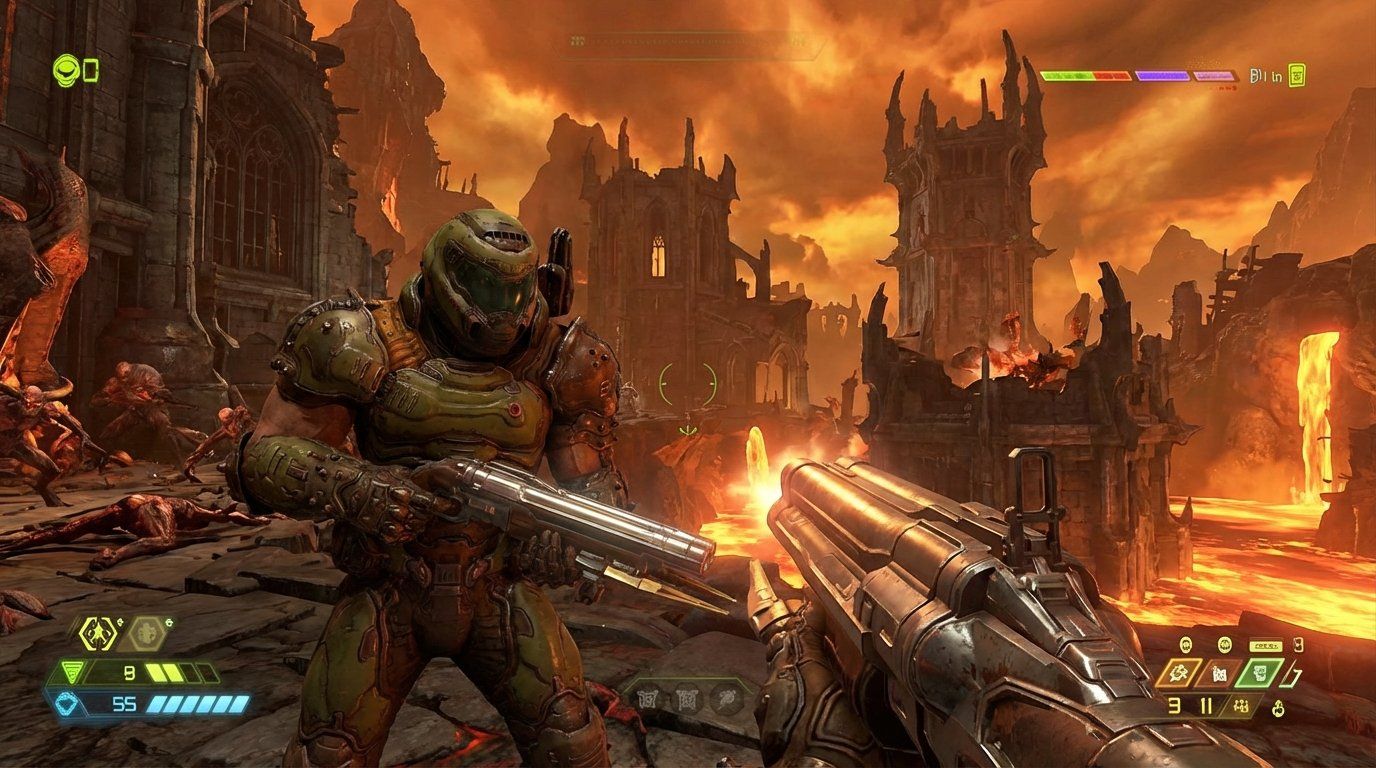Click the frag grenade charge counter badge
This screenshot has height=768, width=1376.
(120, 621)
